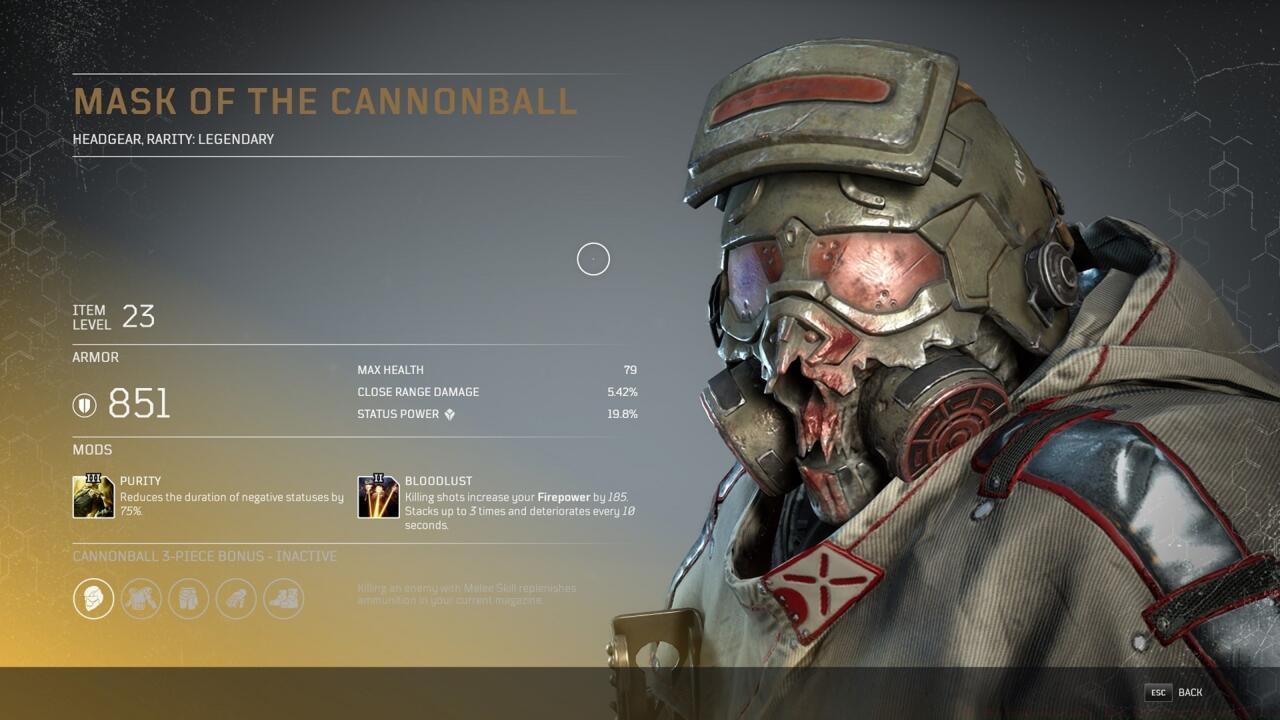Click the gloves set piece icon

pos(235,600)
